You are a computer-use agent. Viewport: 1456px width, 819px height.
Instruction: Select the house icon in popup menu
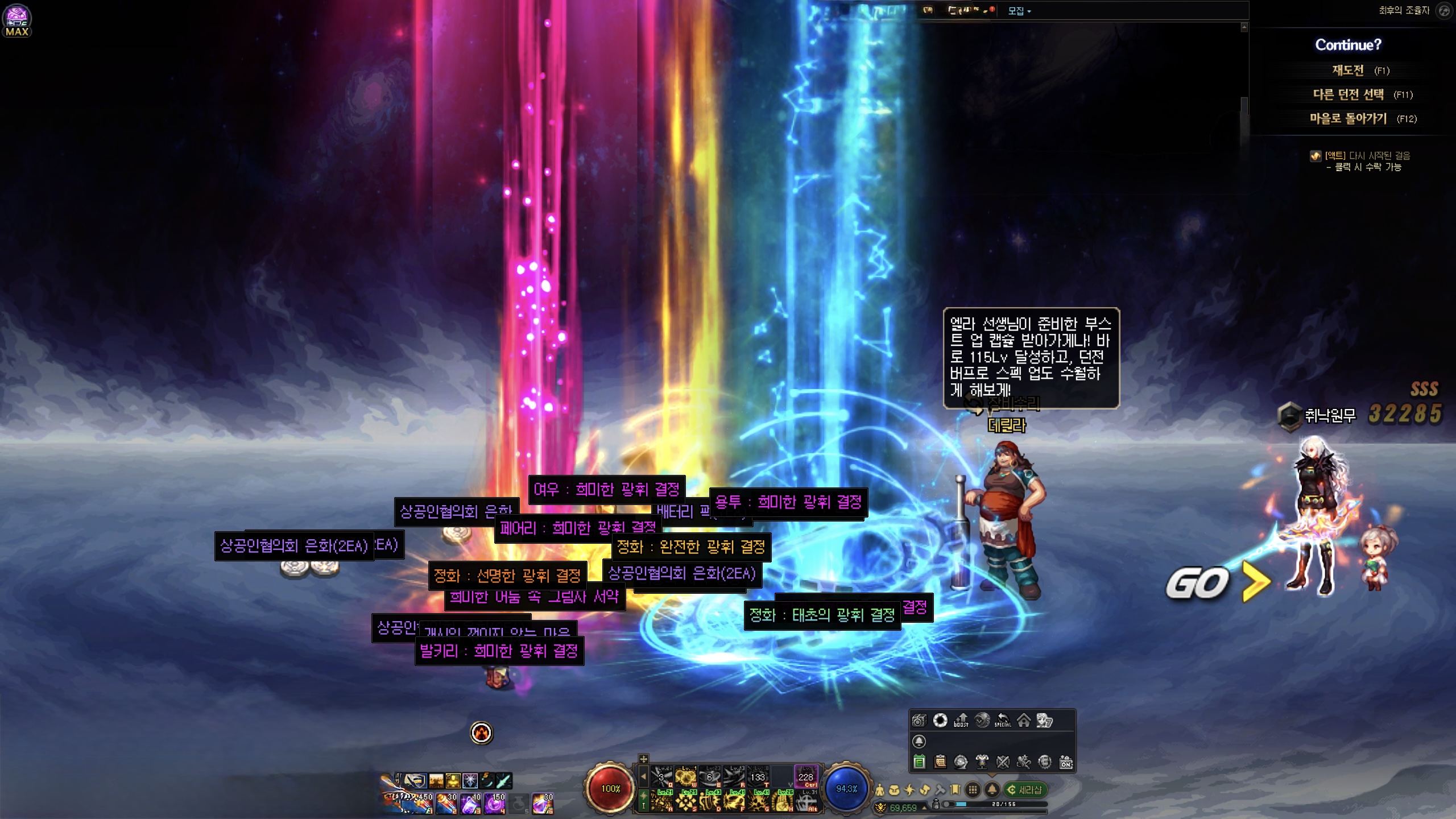pyautogui.click(x=1024, y=721)
